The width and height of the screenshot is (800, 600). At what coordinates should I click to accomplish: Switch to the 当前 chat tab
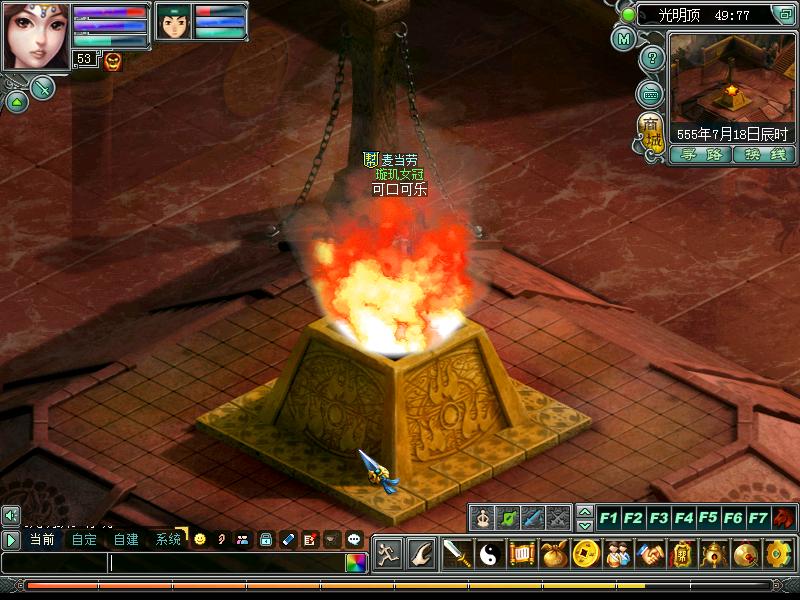(42, 539)
